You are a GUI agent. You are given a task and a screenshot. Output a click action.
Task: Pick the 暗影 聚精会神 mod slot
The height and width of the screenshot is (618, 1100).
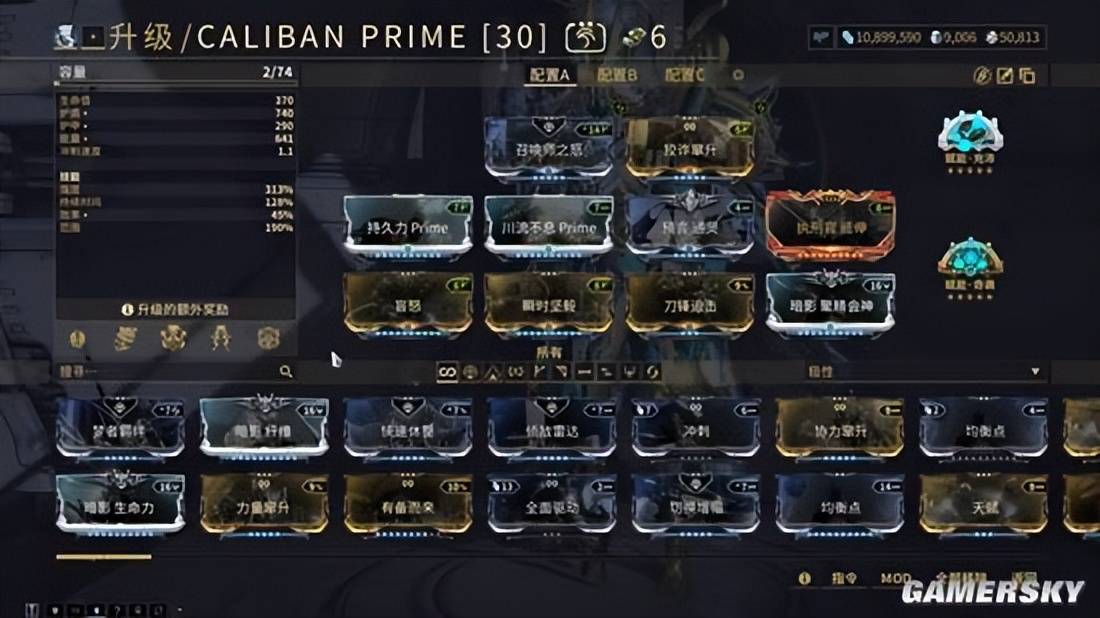[x=831, y=302]
